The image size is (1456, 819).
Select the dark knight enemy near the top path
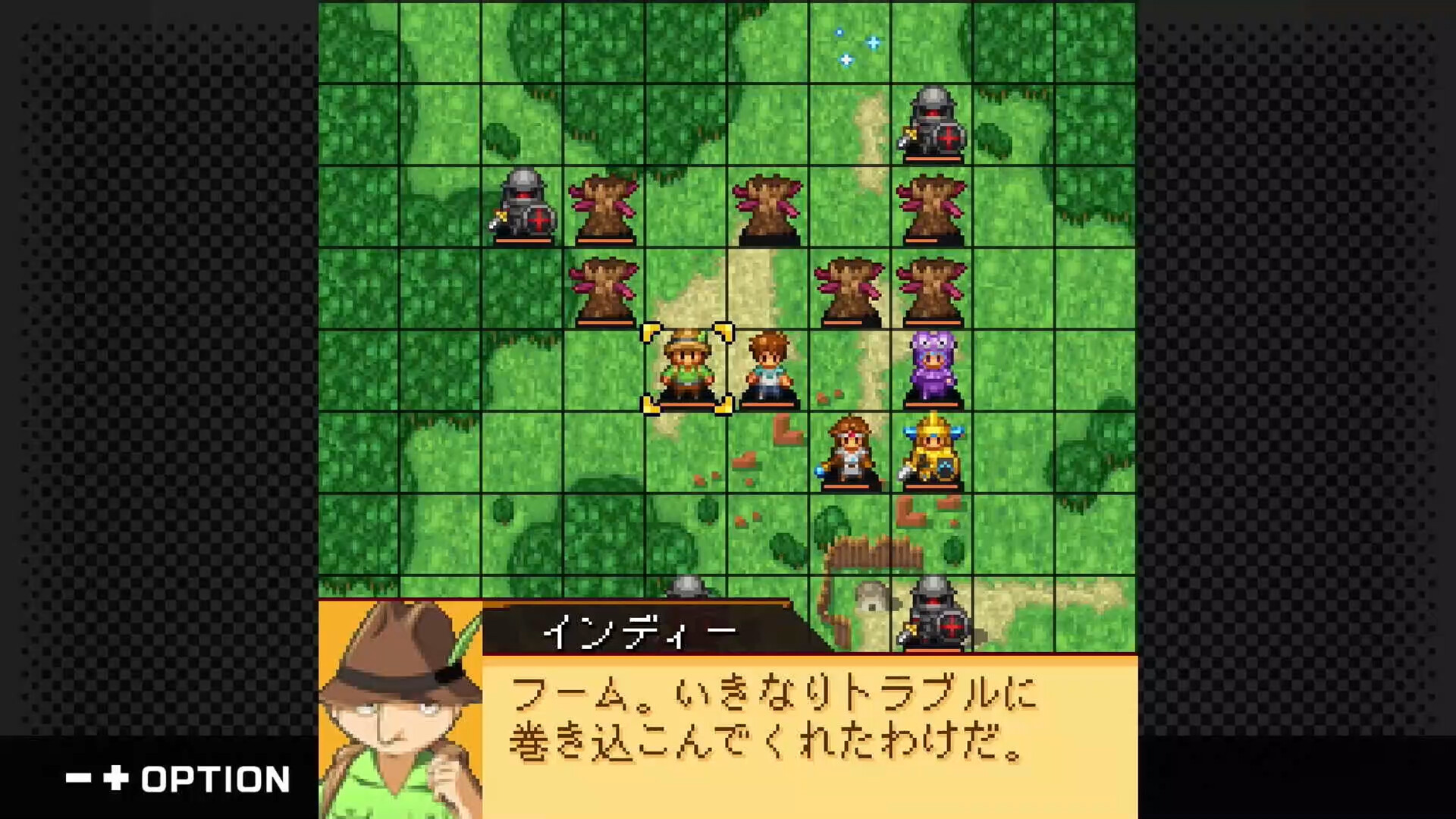point(932,125)
